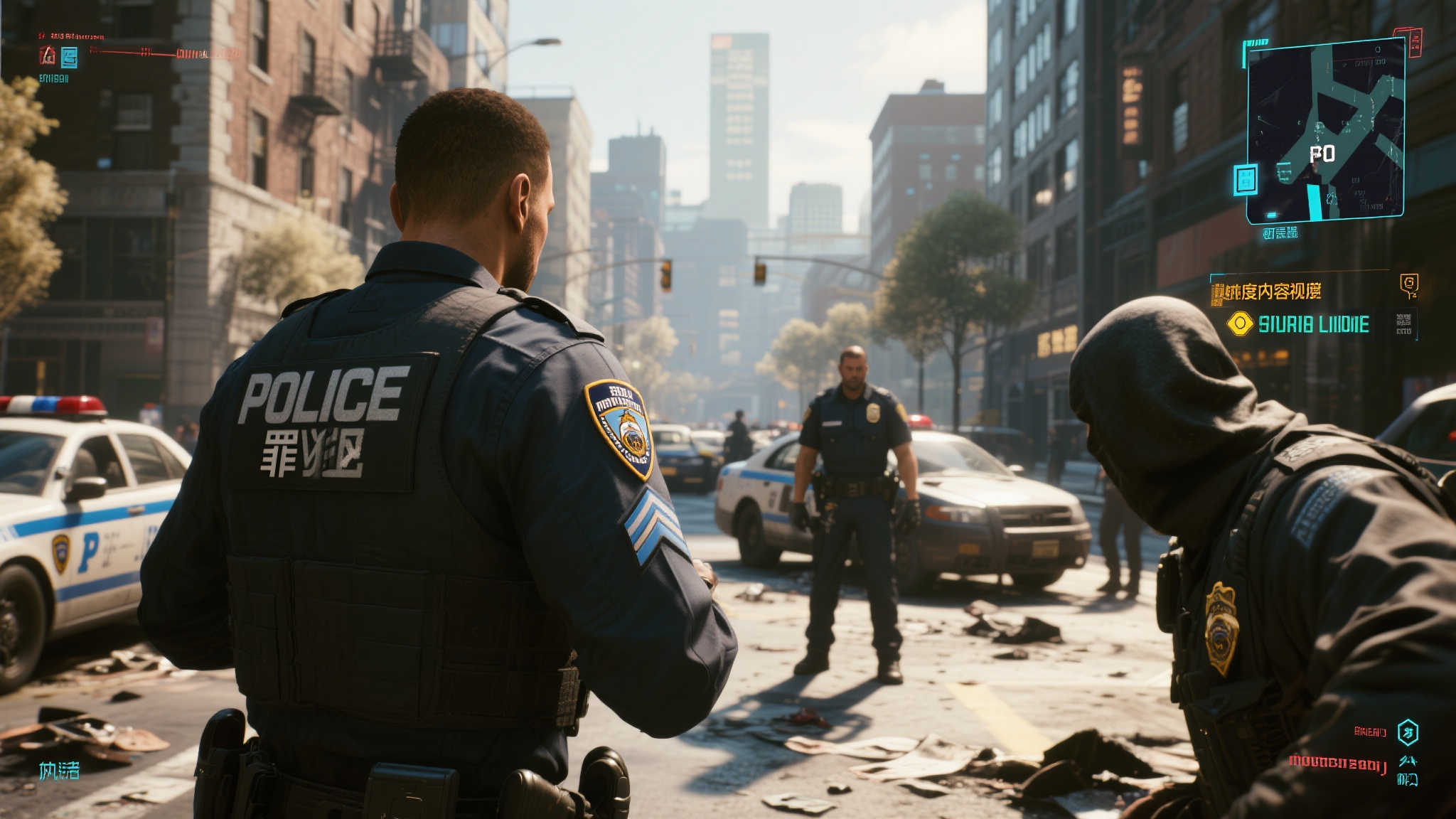This screenshot has width=1456, height=819.
Task: Click the red building icon in the top-left HUD
Action: pos(48,55)
